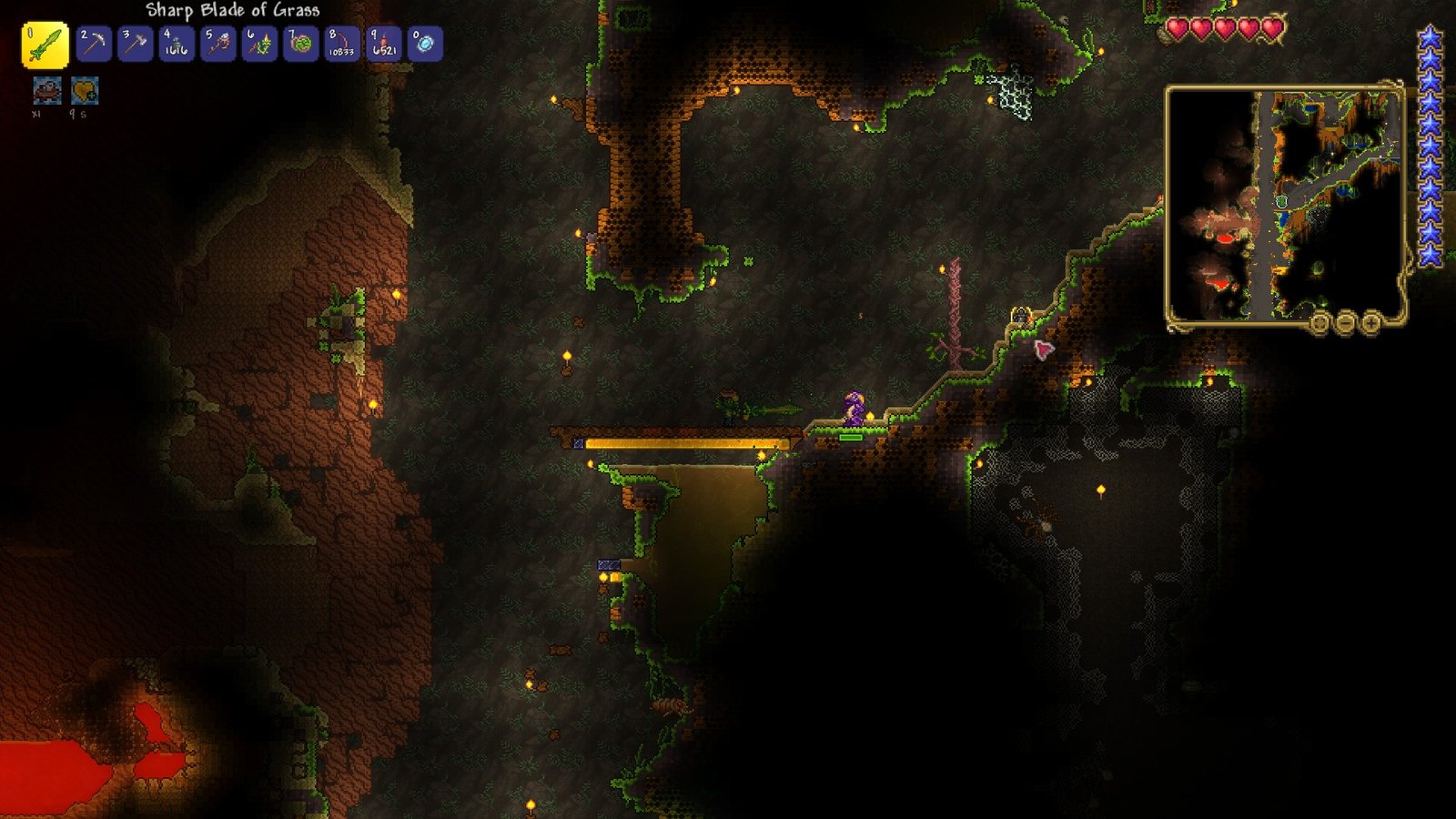Click the player marker on the minimap
The width and height of the screenshot is (1456, 819).
pyautogui.click(x=1282, y=201)
